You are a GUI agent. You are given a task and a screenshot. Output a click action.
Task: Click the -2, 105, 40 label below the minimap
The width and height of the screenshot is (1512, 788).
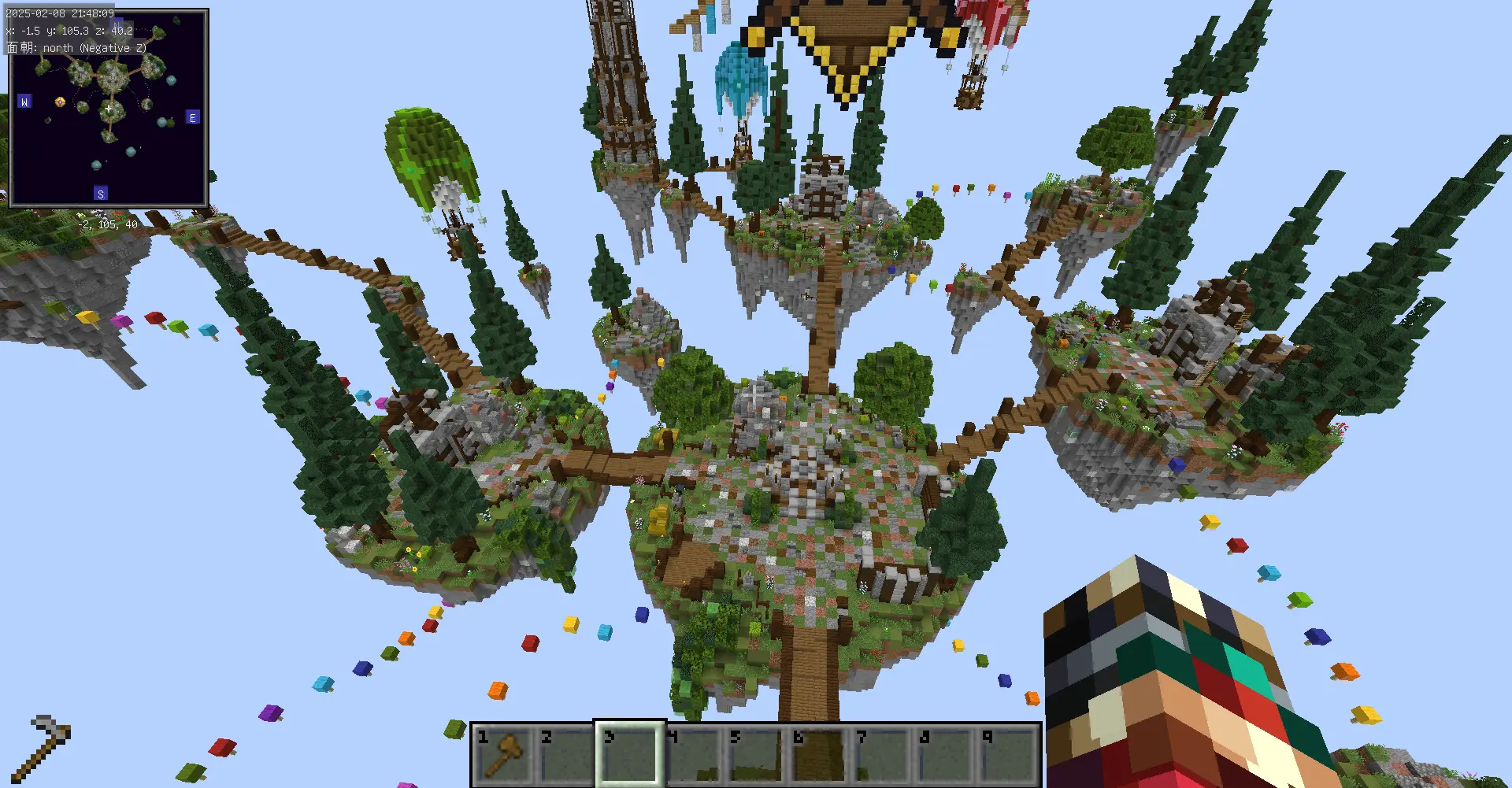coord(108,224)
